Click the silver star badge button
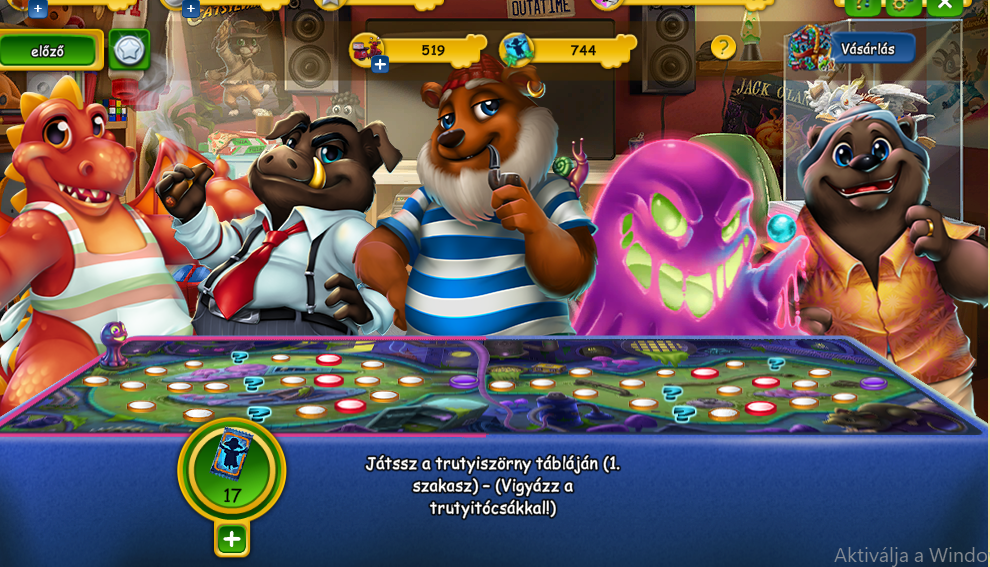Image resolution: width=990 pixels, height=567 pixels. click(129, 49)
